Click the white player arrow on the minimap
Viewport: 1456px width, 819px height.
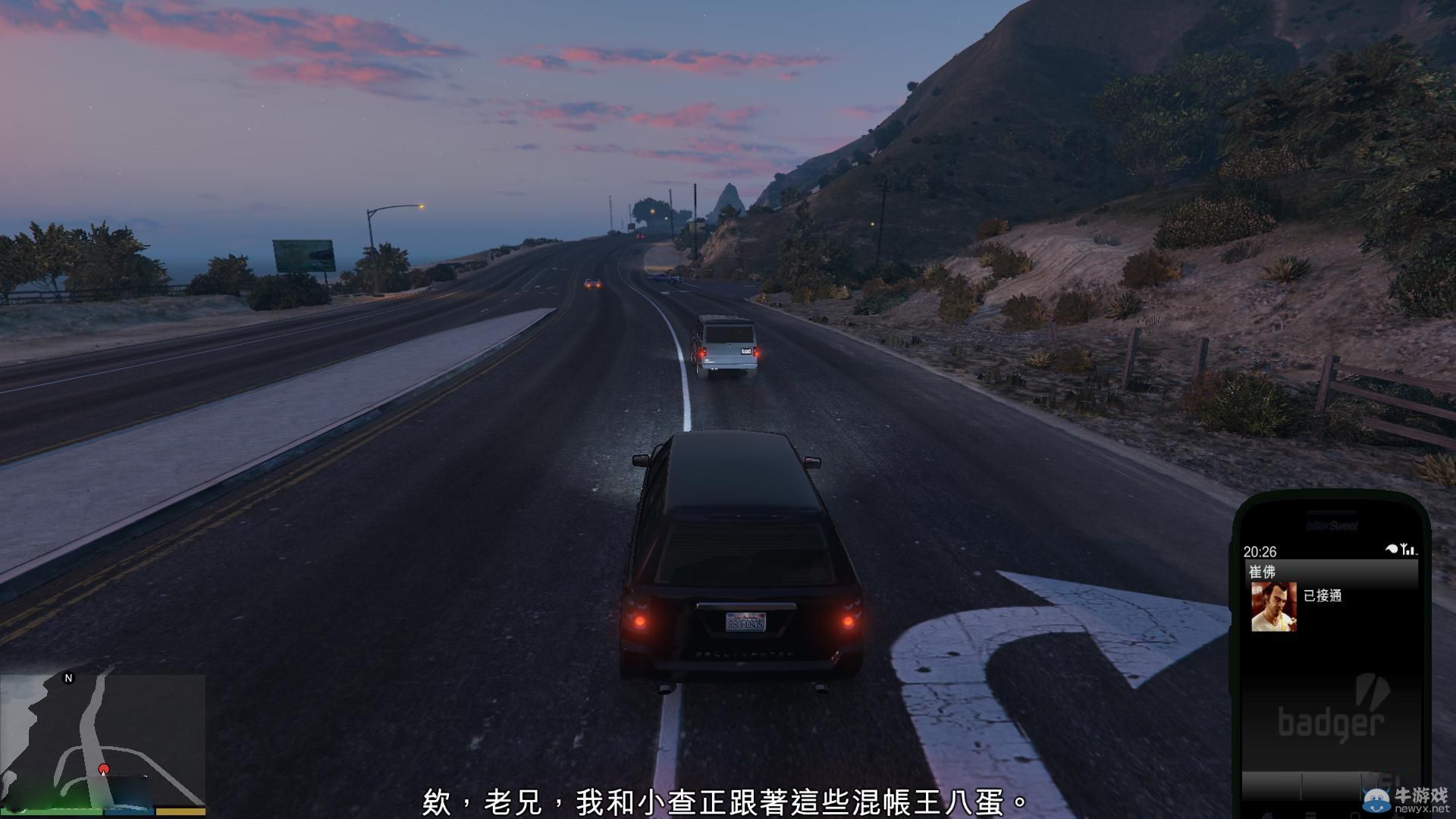[103, 774]
